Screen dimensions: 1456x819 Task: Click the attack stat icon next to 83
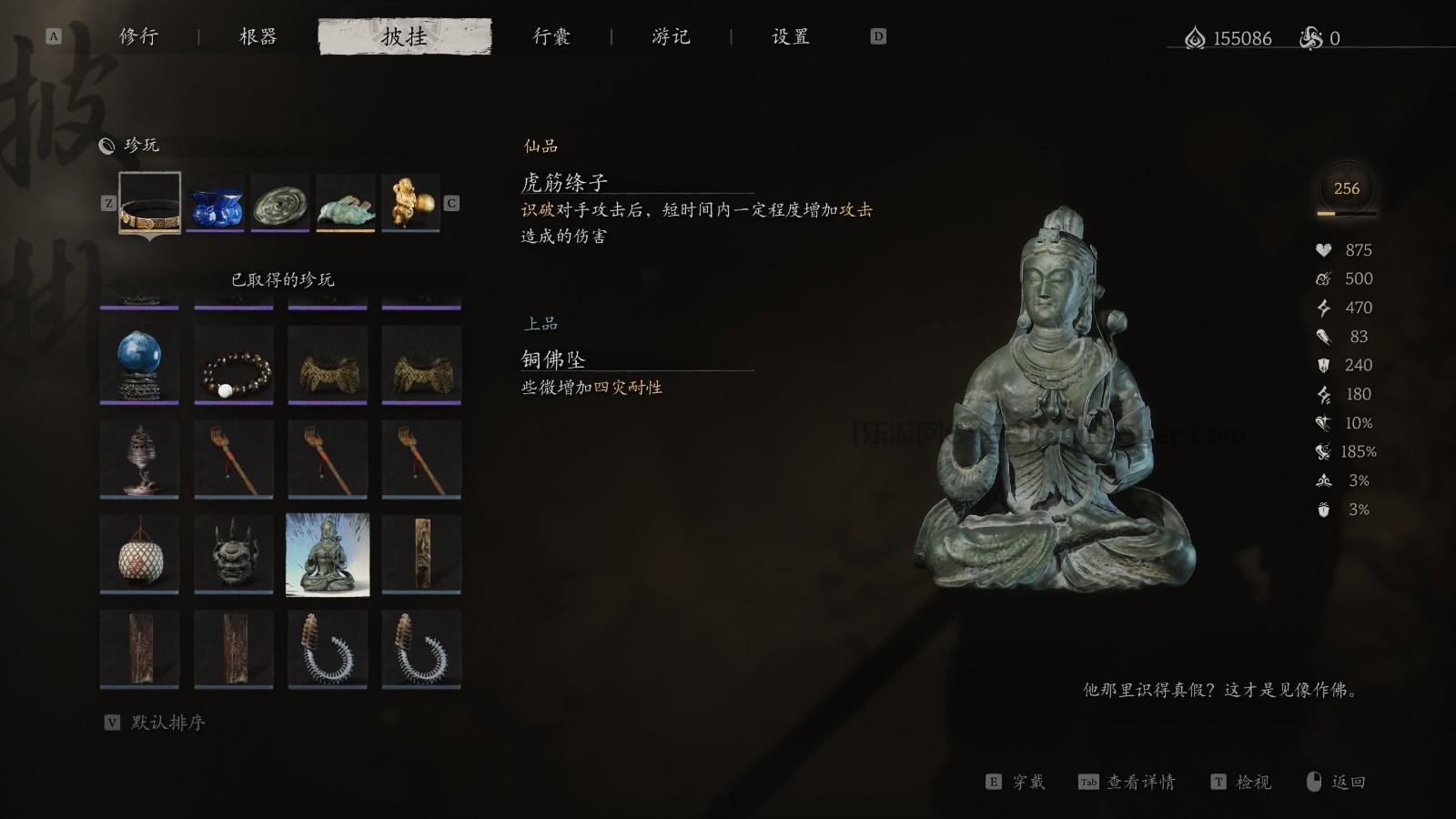pos(1325,337)
